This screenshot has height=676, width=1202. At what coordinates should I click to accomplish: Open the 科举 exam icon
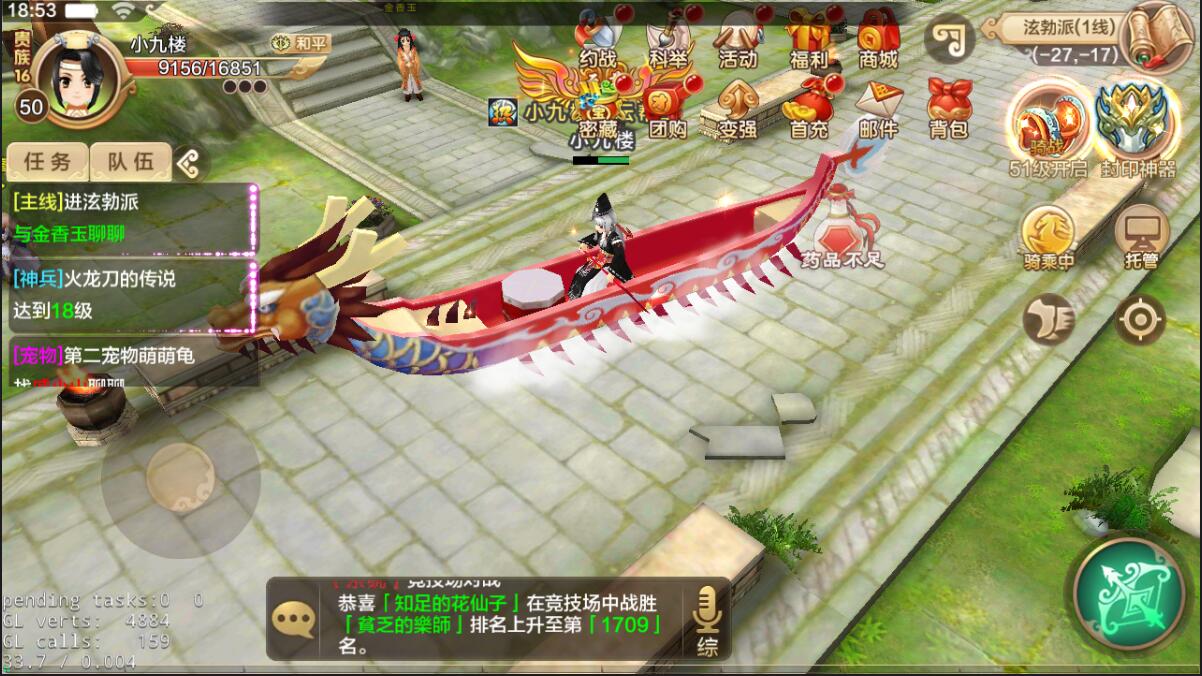(668, 38)
